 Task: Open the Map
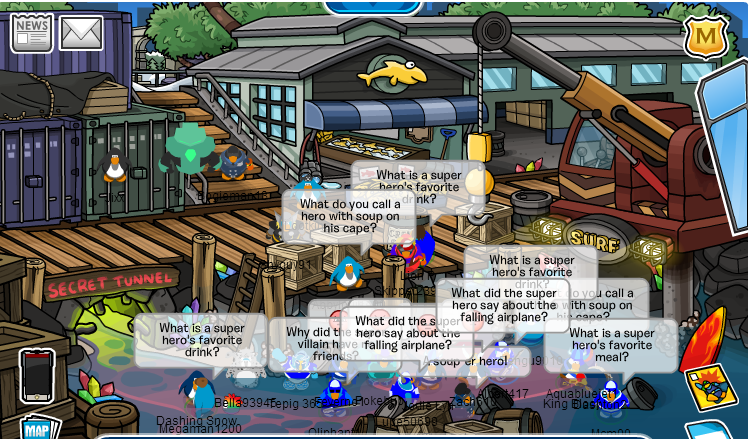coord(37,428)
